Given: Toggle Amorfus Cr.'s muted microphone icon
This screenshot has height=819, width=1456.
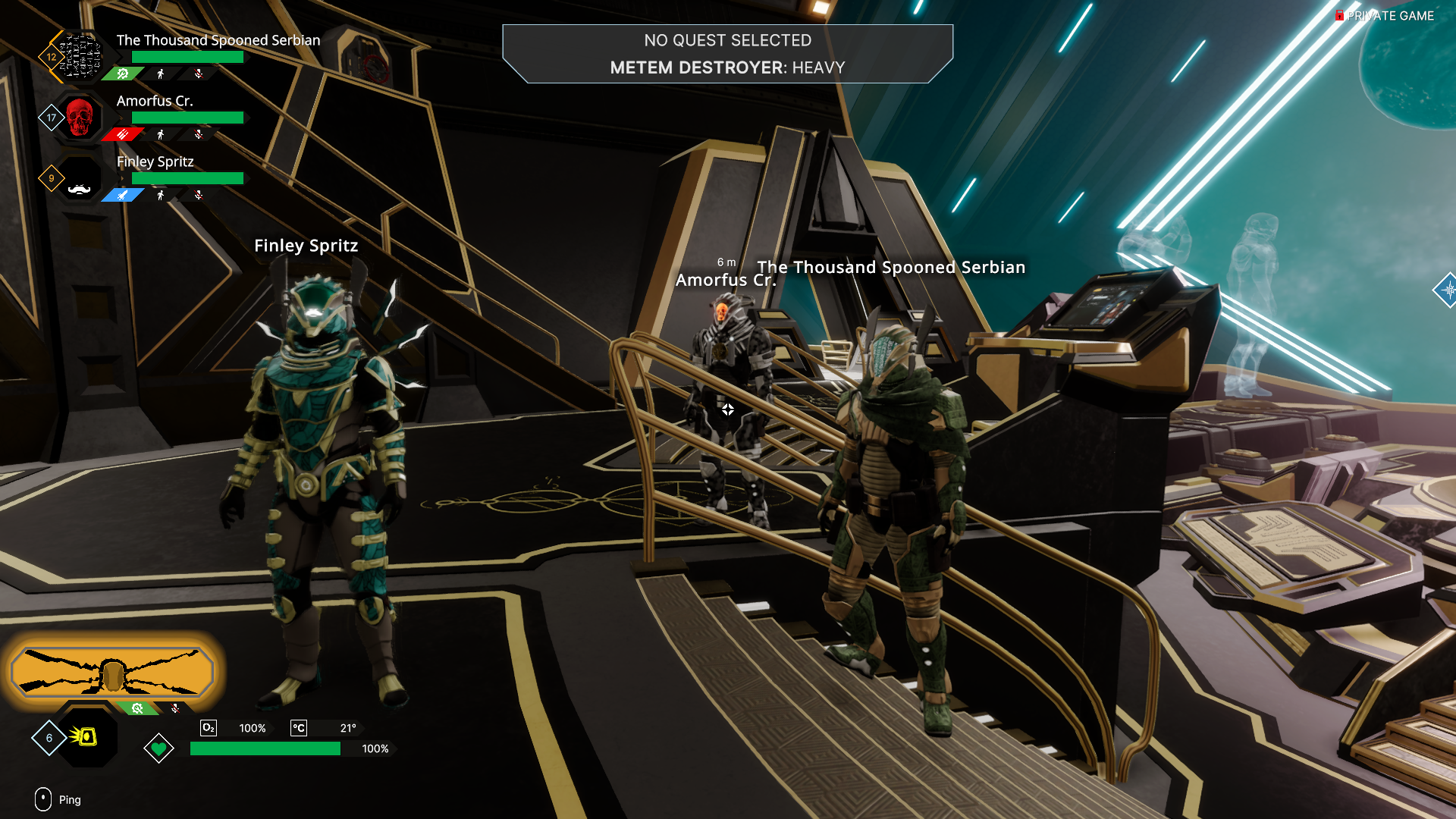Looking at the screenshot, I should (199, 134).
